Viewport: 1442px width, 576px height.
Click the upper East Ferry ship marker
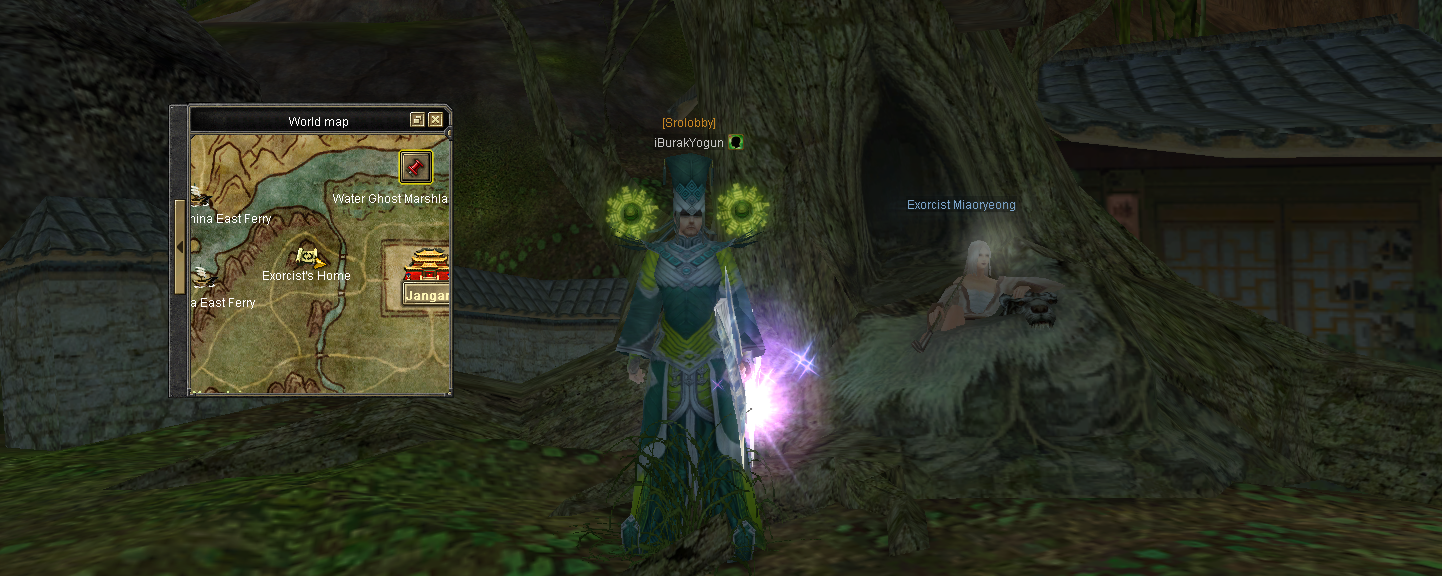[x=199, y=197]
